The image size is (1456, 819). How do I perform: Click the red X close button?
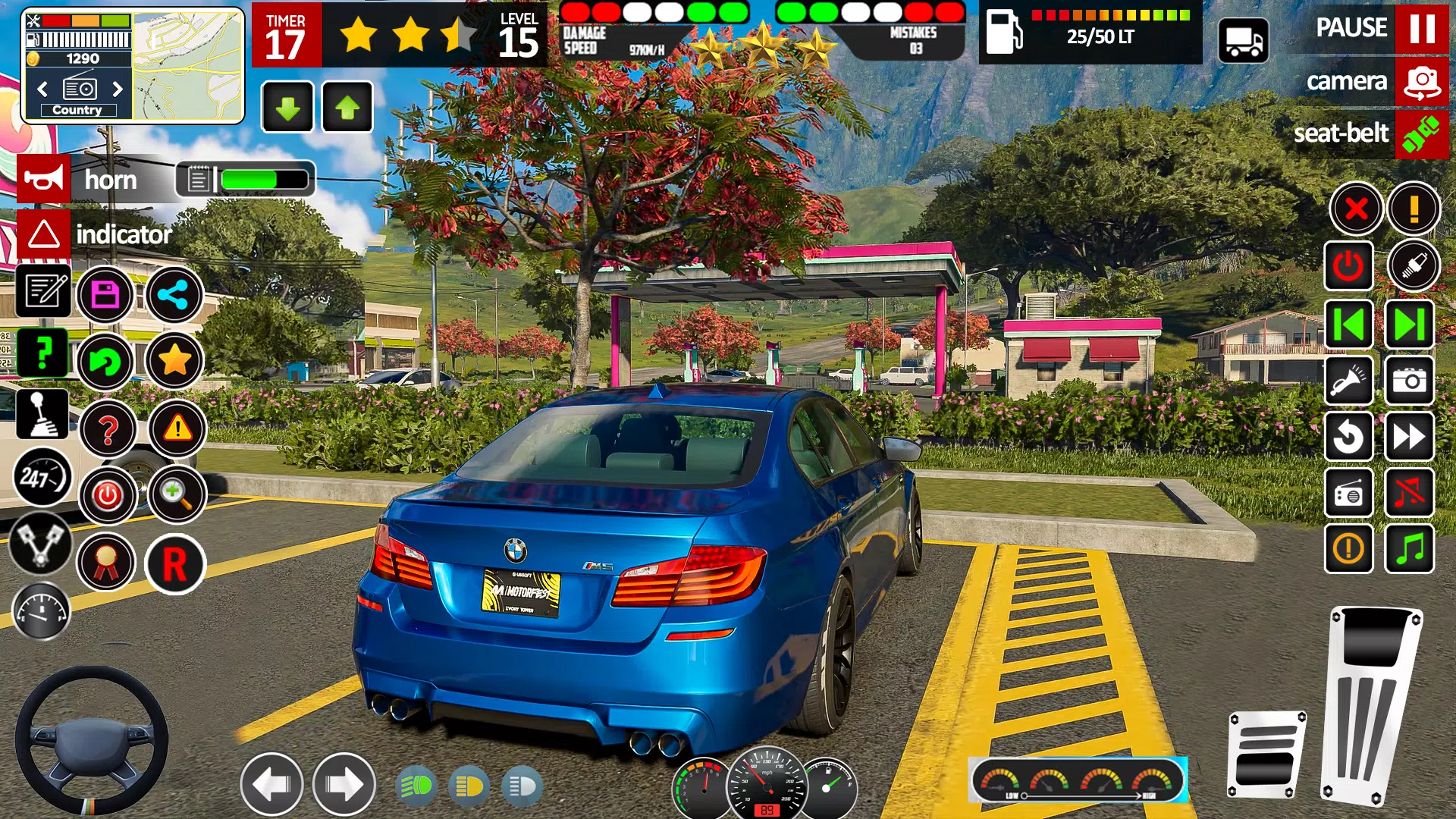point(1356,208)
